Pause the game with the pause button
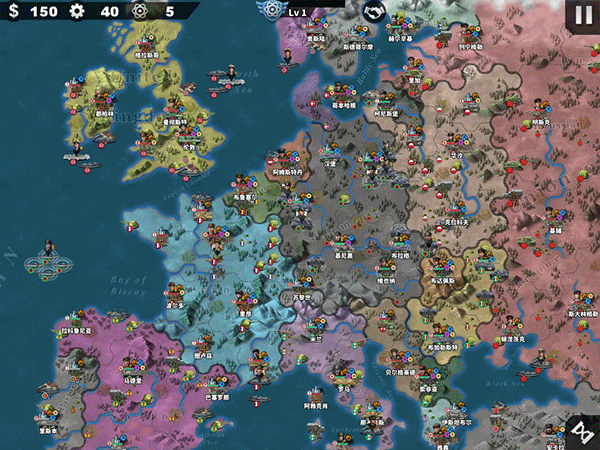 583,16
